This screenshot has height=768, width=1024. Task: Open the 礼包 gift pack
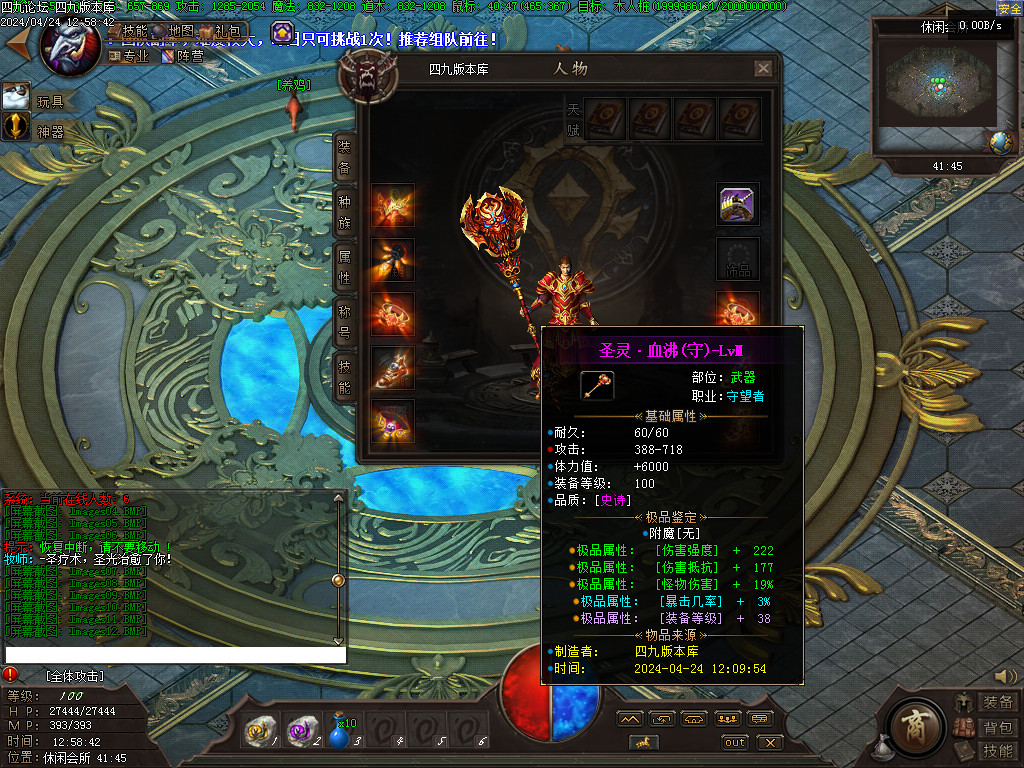point(220,32)
